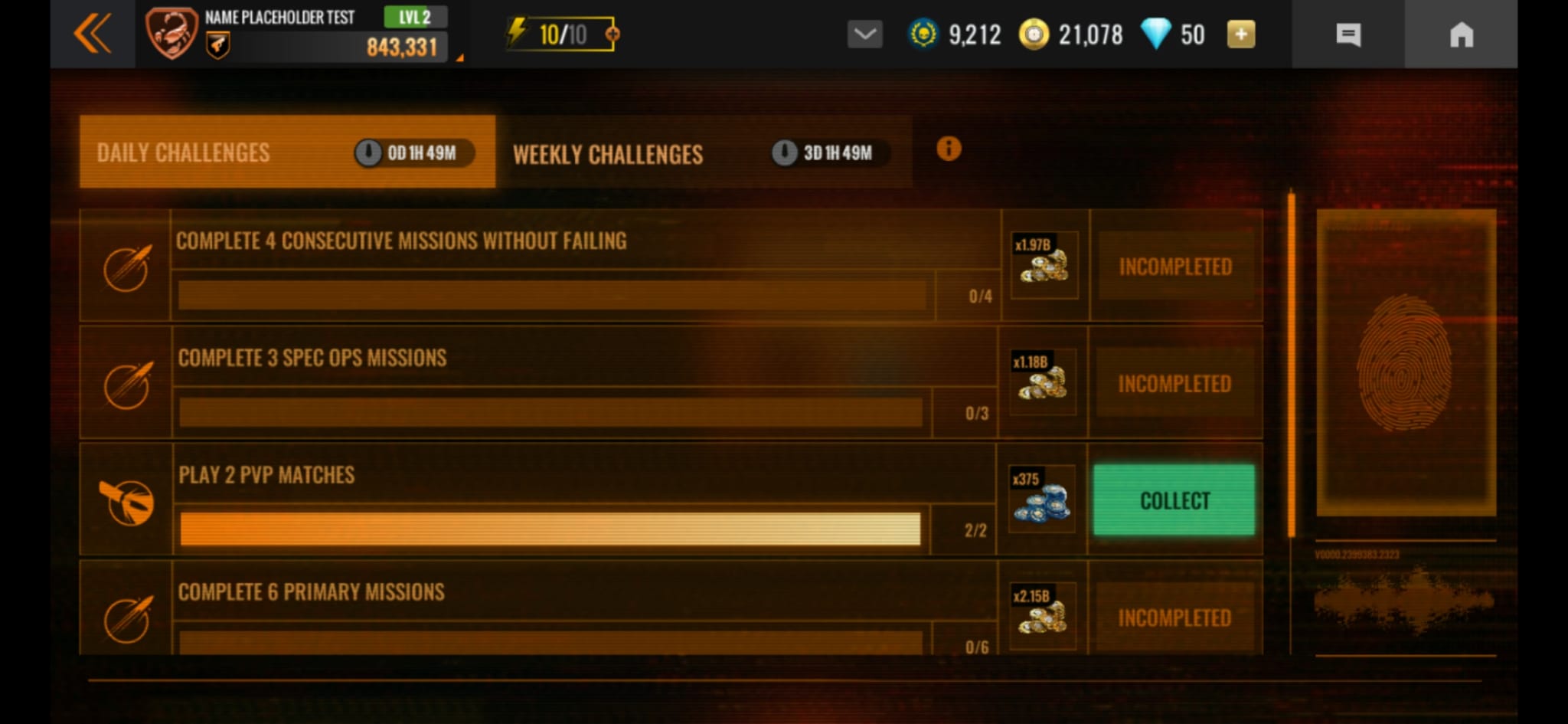The width and height of the screenshot is (1568, 724).
Task: Open the chat messages panel
Action: (1348, 34)
